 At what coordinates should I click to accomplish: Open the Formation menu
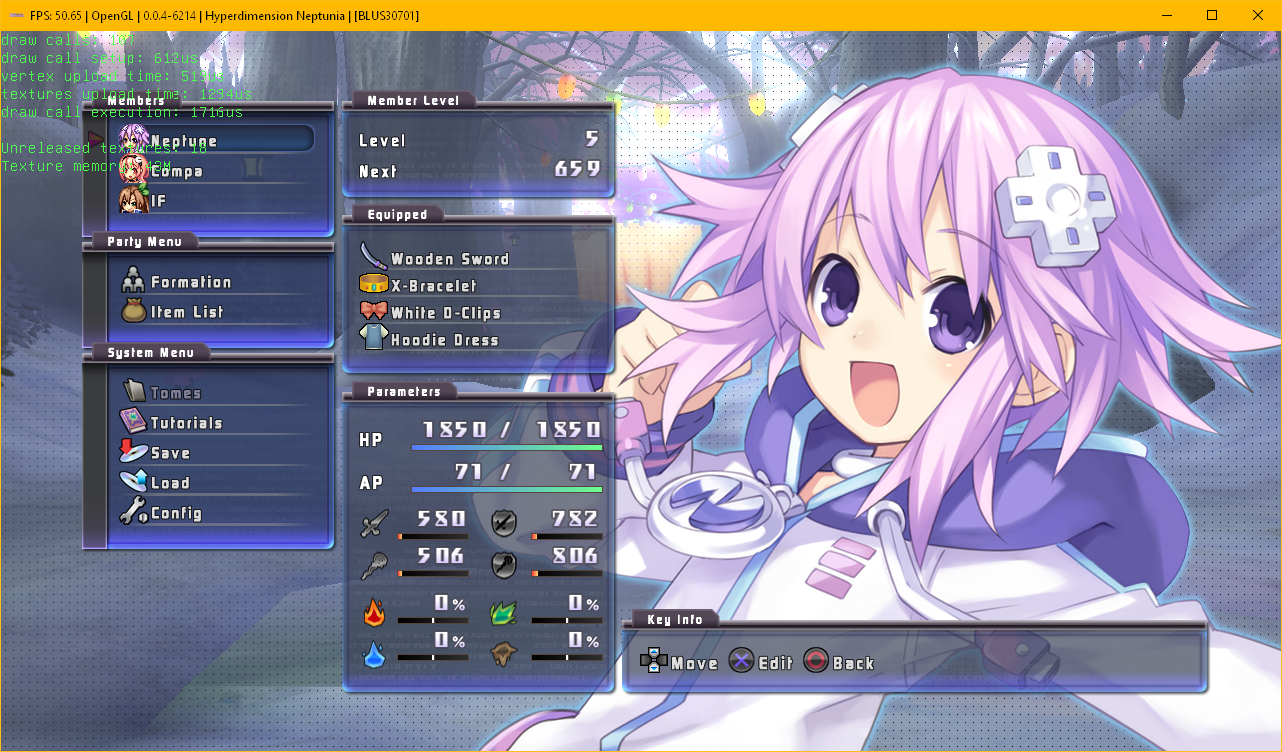tap(190, 283)
